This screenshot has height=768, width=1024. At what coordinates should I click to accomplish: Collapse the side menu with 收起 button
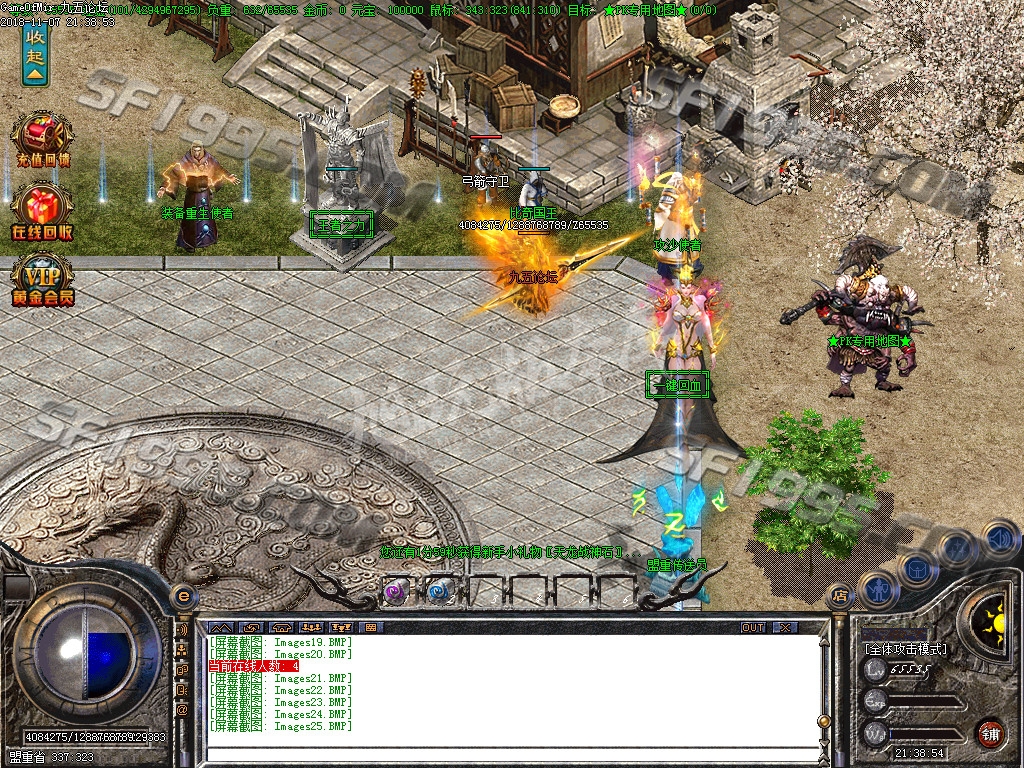[35, 52]
